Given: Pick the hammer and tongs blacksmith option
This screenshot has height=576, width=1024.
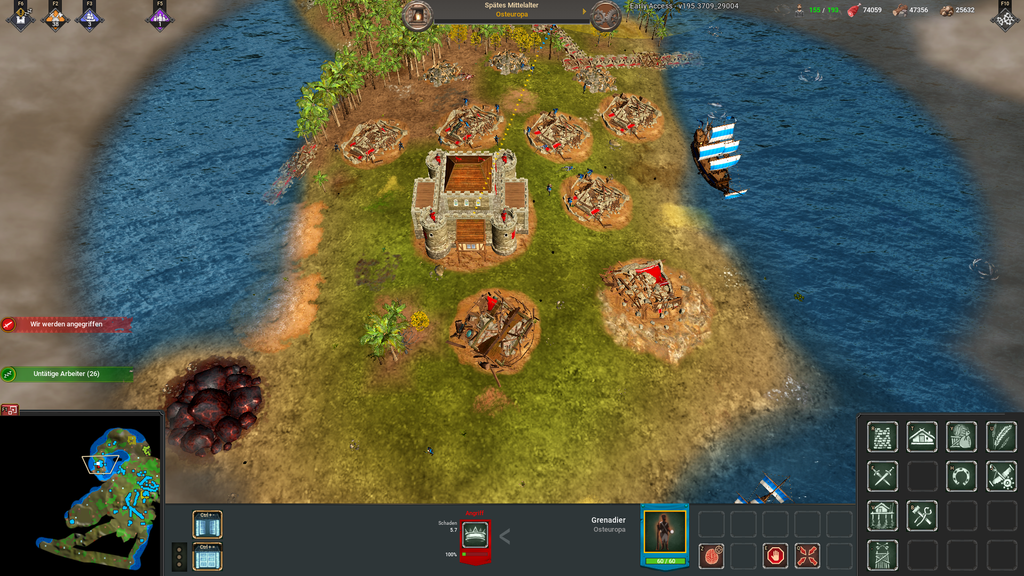Looking at the screenshot, I should (922, 516).
